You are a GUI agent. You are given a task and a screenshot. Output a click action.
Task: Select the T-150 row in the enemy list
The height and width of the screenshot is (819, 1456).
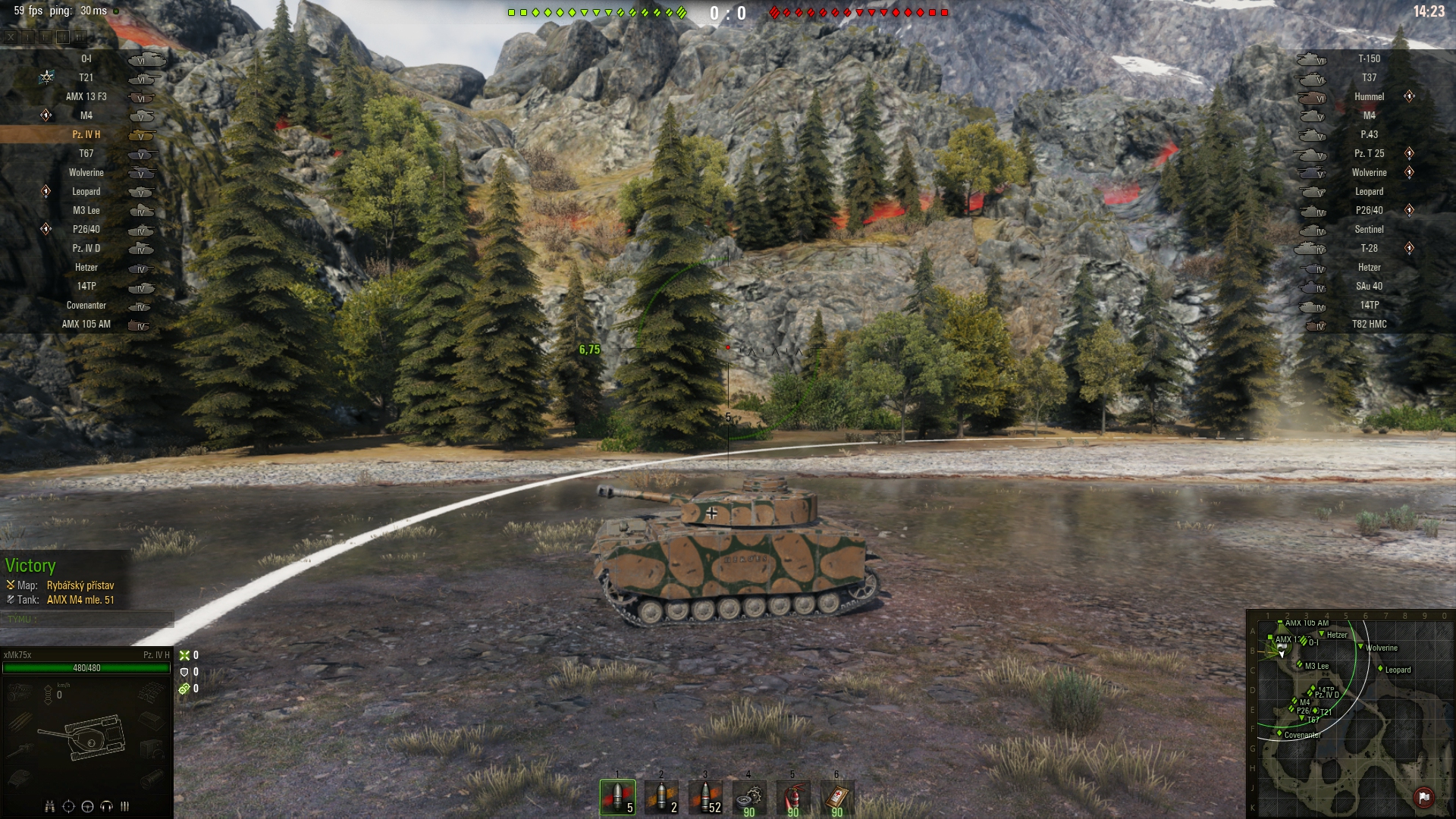pyautogui.click(x=1369, y=59)
